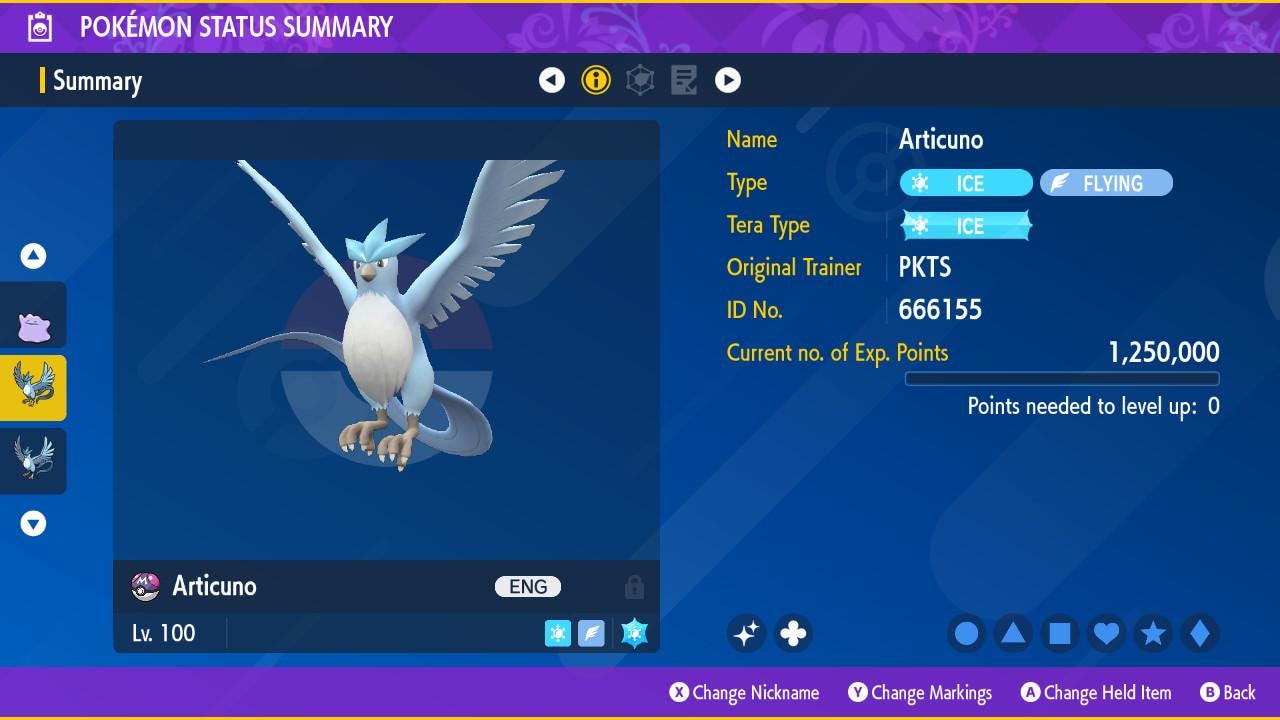Select the info summary tab icon
Screen dimensions: 1280x720
pos(596,80)
